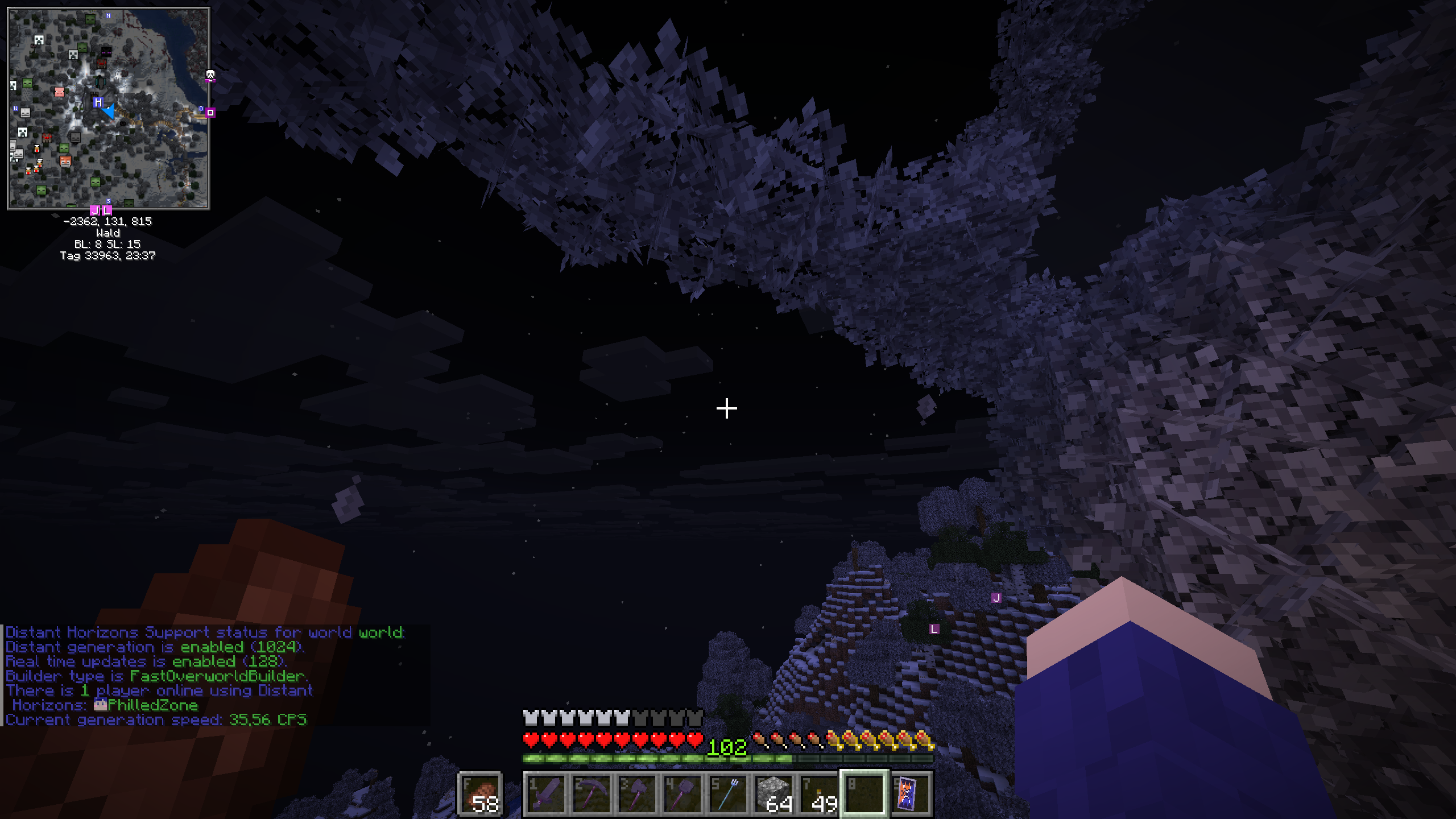1456x819 pixels.
Task: Click the enderman icon on the minimap
Action: [x=105, y=52]
